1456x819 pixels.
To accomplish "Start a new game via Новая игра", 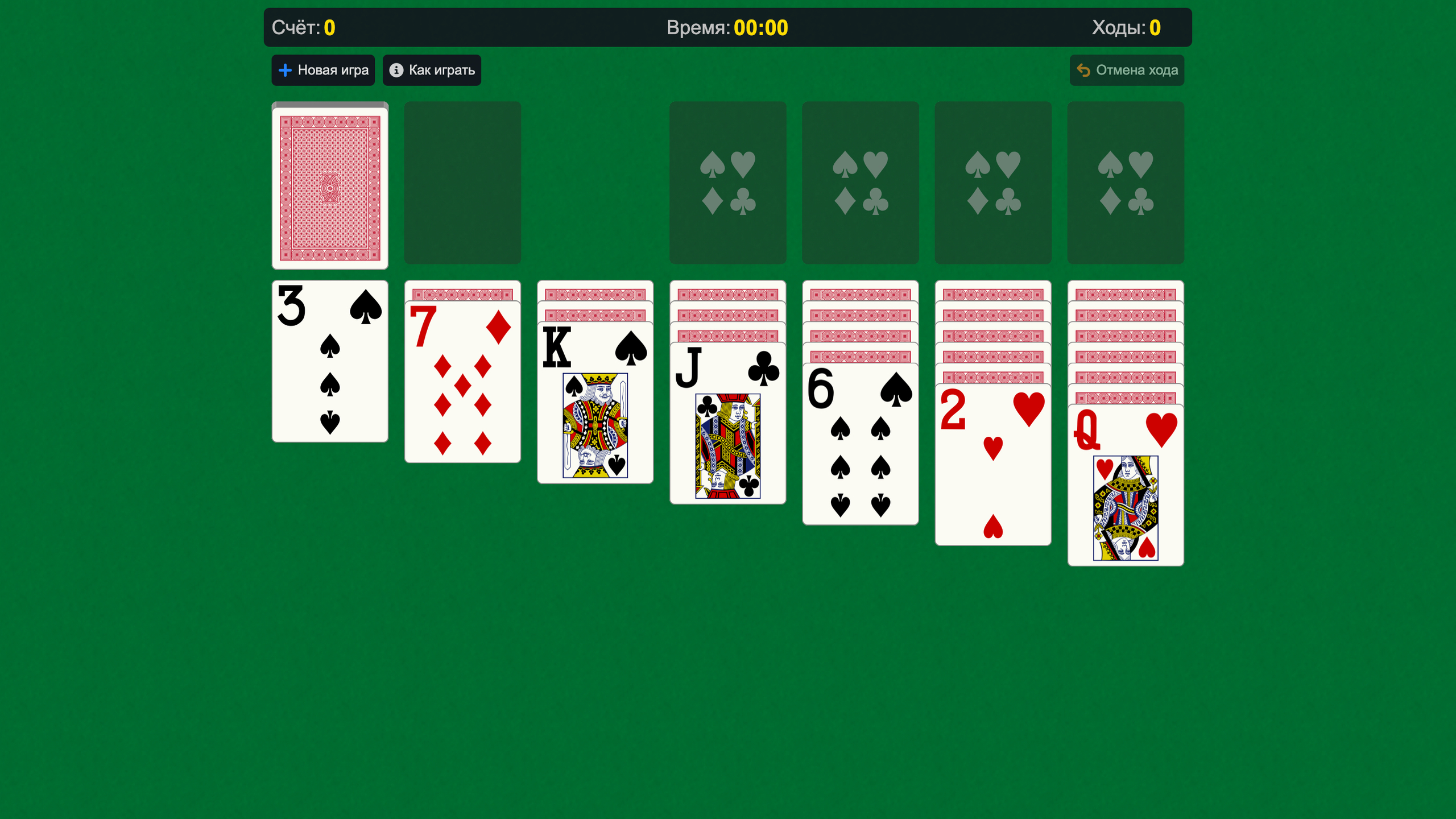I will 323,70.
